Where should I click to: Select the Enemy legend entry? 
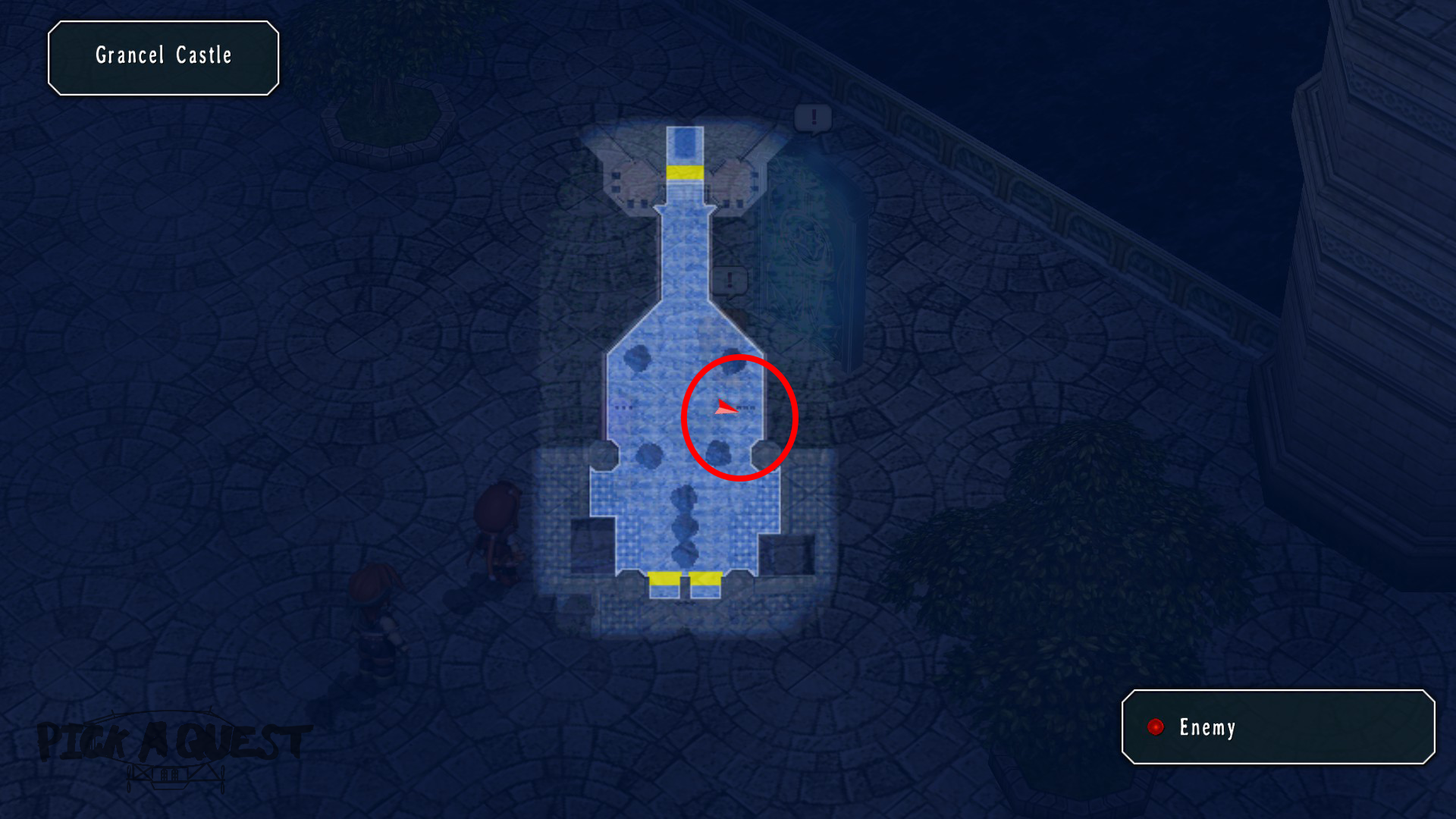(x=1206, y=727)
